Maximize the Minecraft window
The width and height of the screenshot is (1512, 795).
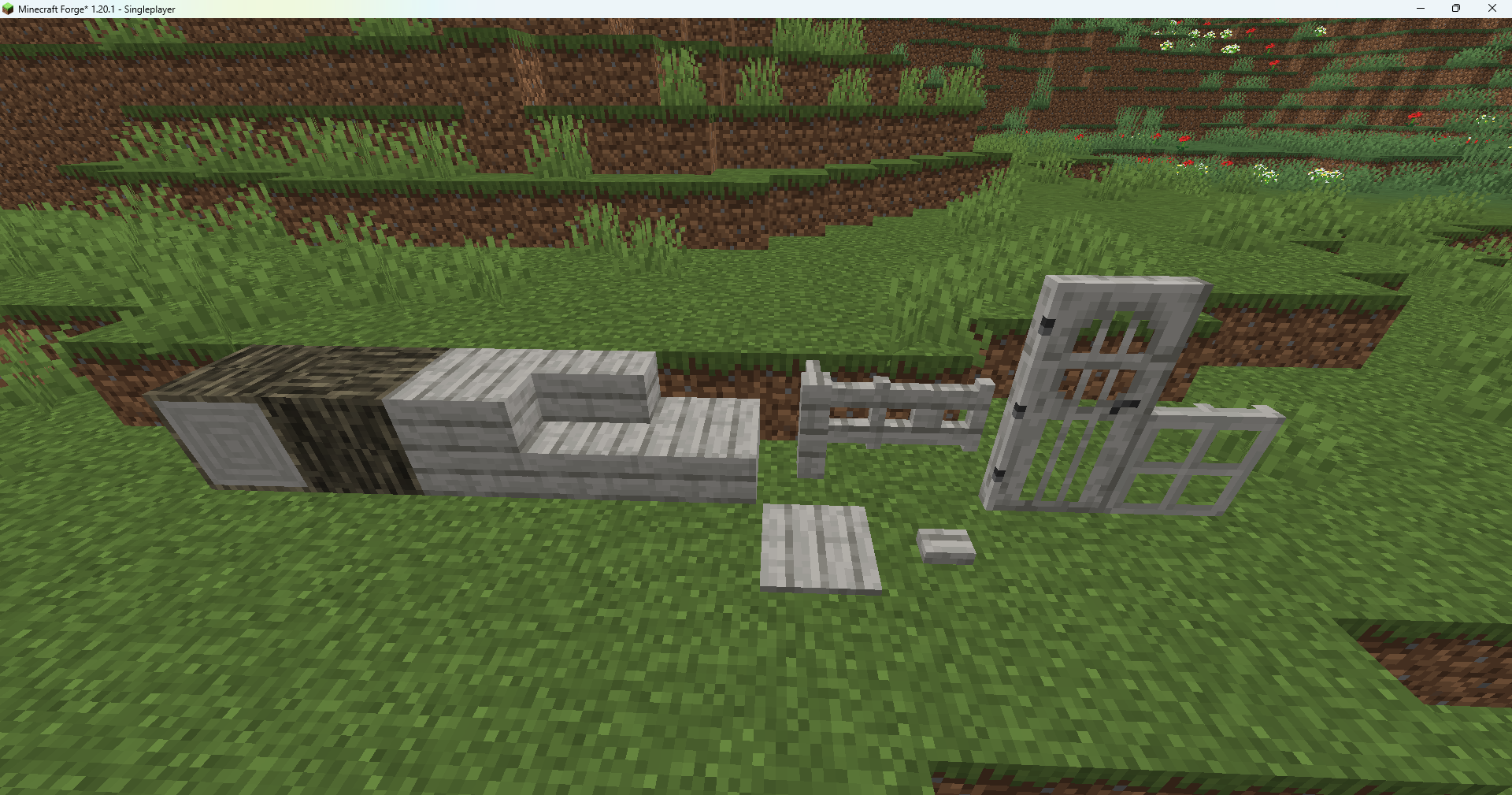[x=1456, y=9]
